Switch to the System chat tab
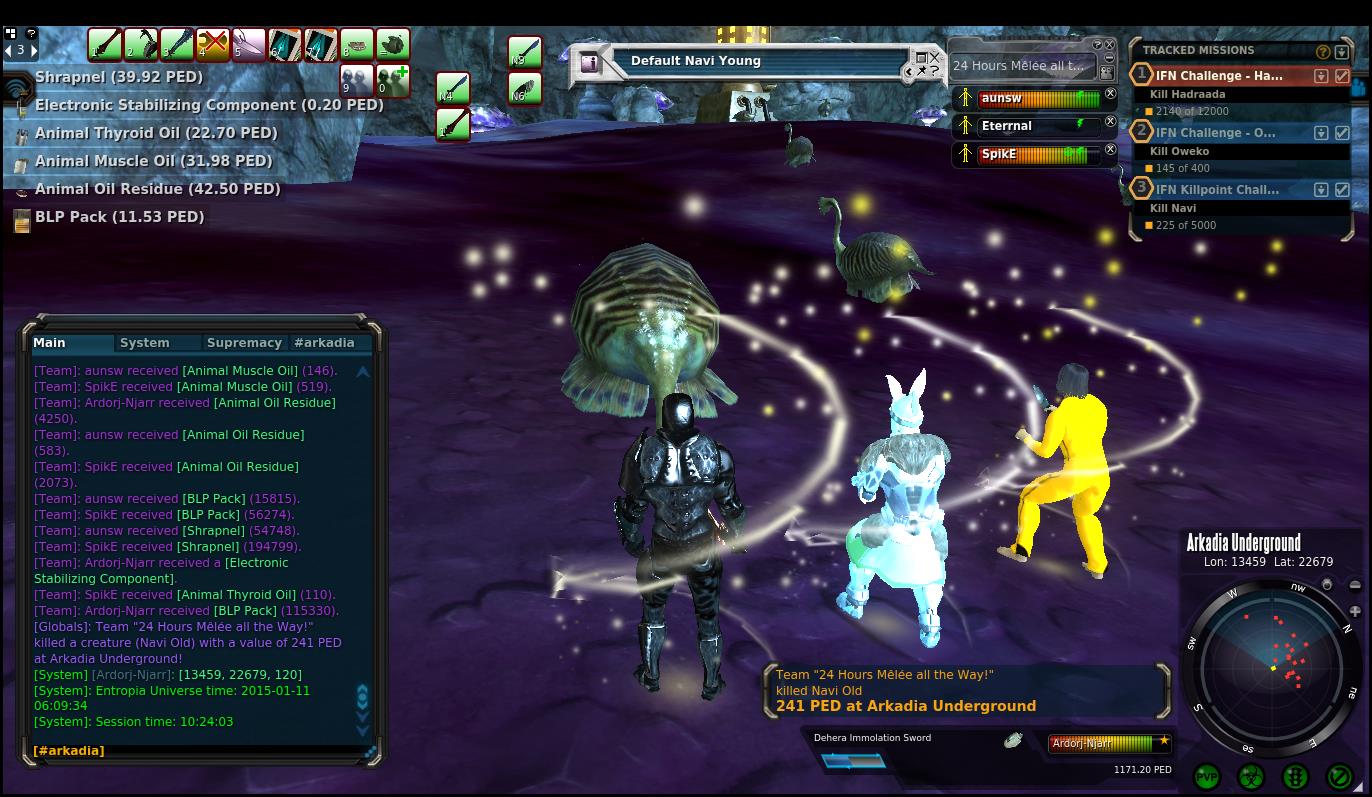 point(145,343)
